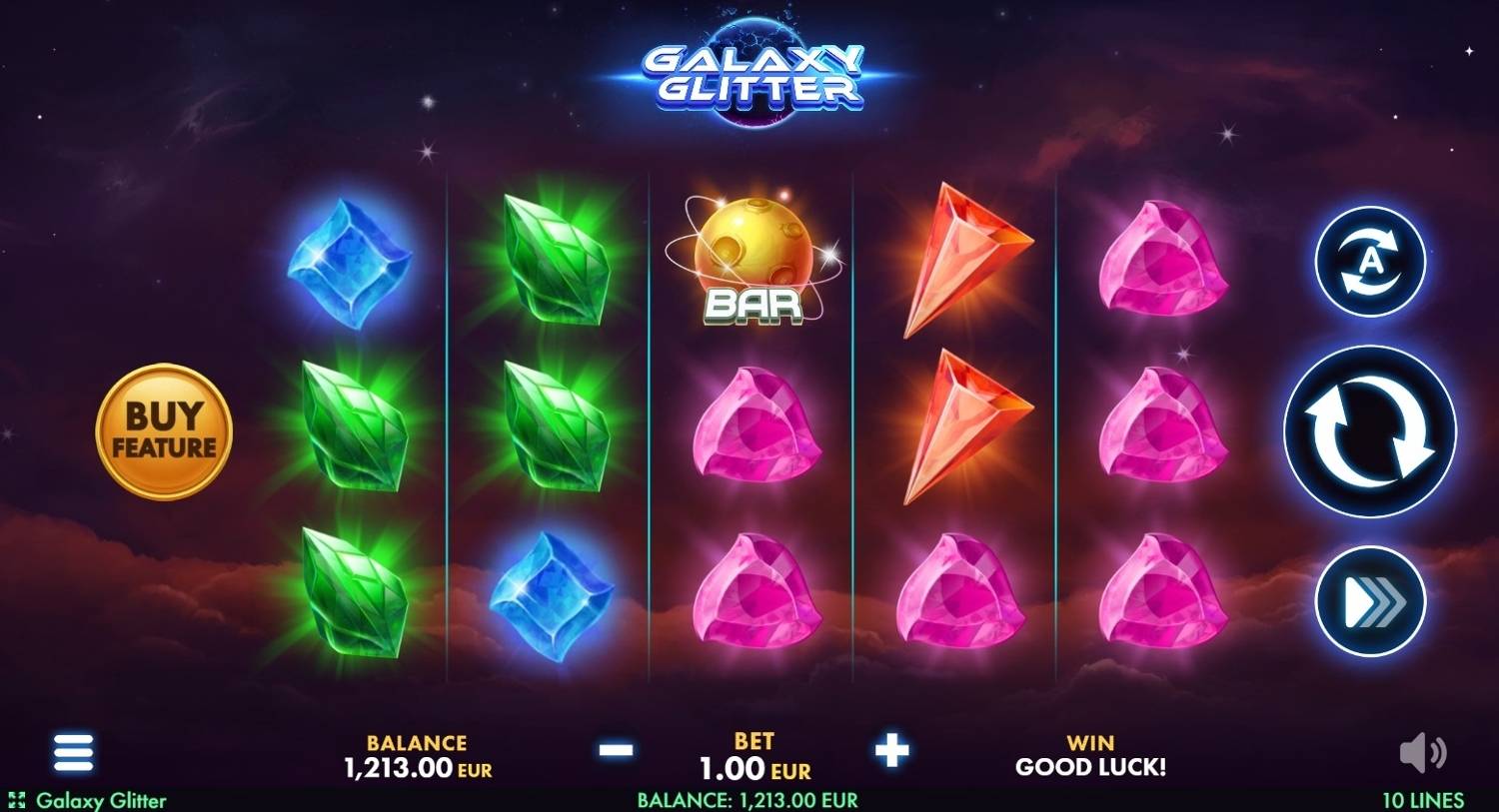
Task: Open the hamburger menu
Action: pyautogui.click(x=73, y=752)
